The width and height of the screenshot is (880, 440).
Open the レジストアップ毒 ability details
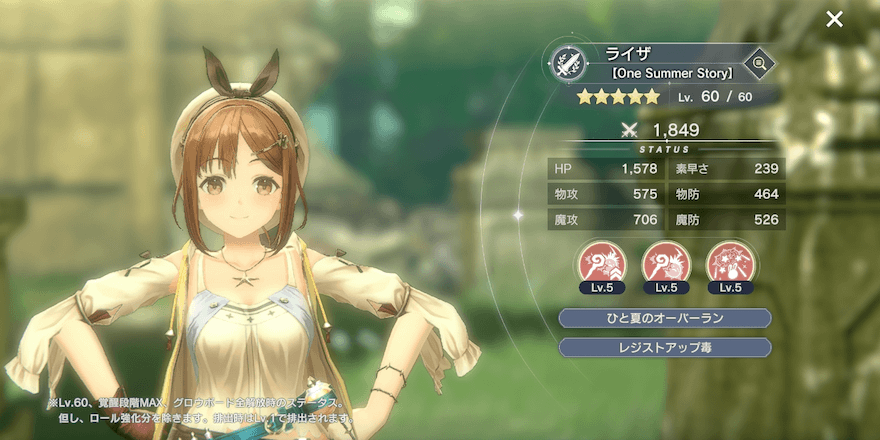(665, 347)
